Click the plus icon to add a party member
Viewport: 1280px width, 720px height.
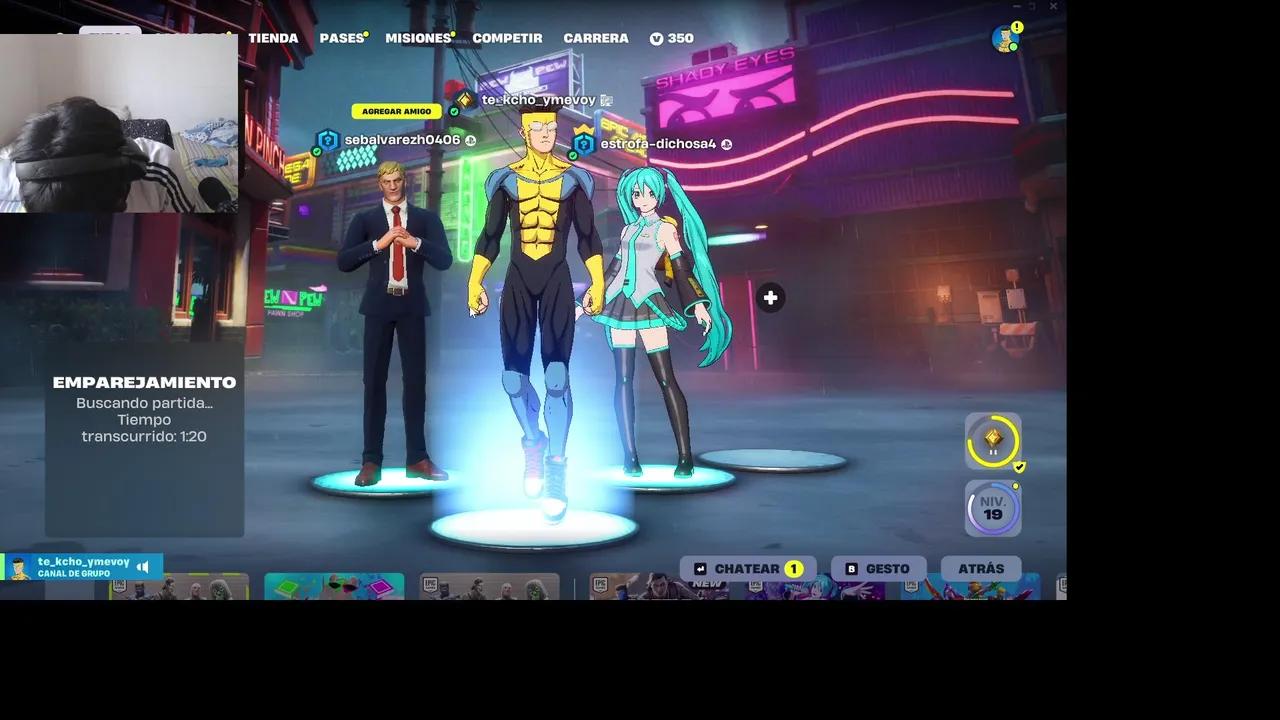tap(770, 297)
